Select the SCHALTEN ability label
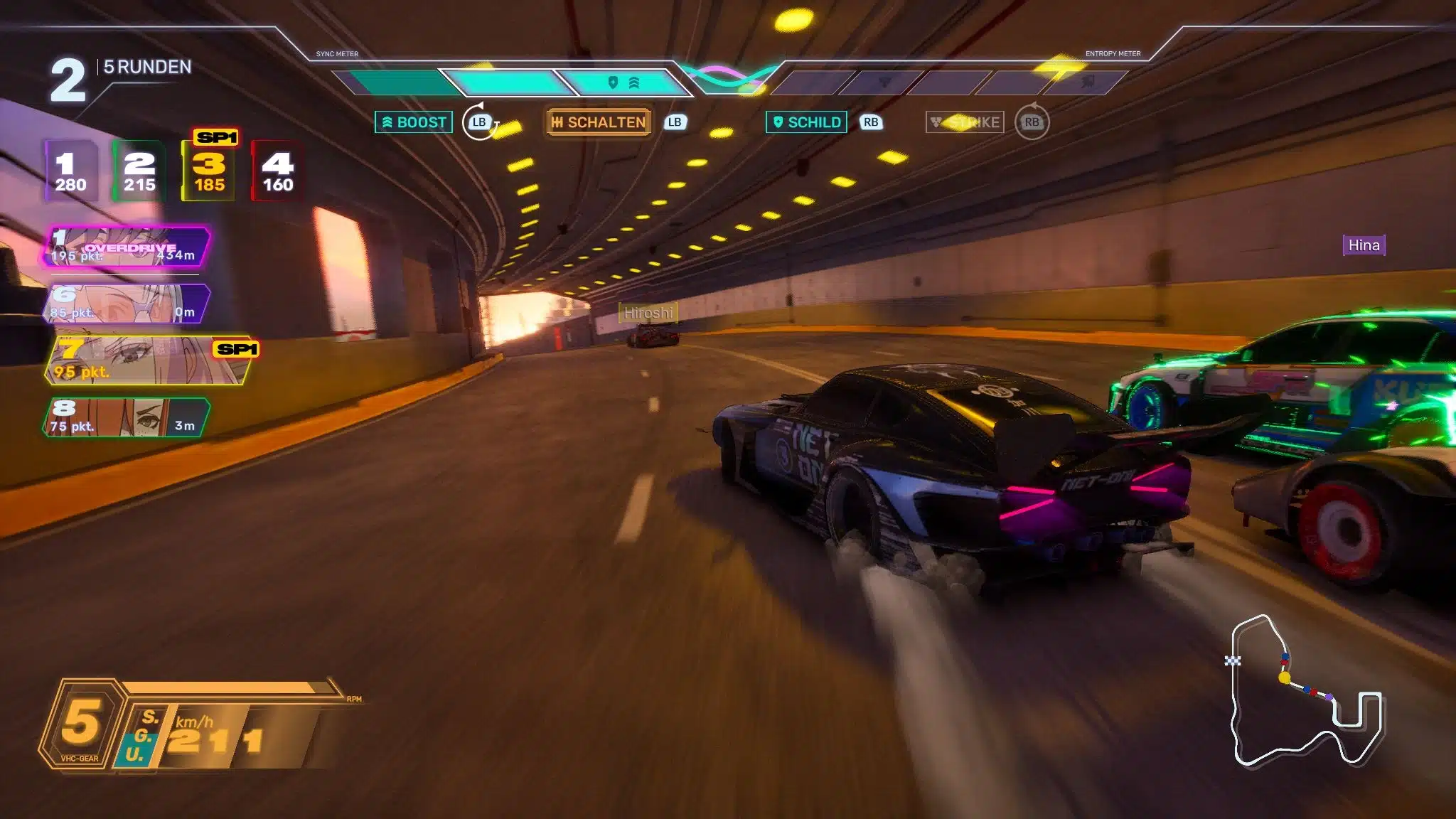 pos(599,122)
